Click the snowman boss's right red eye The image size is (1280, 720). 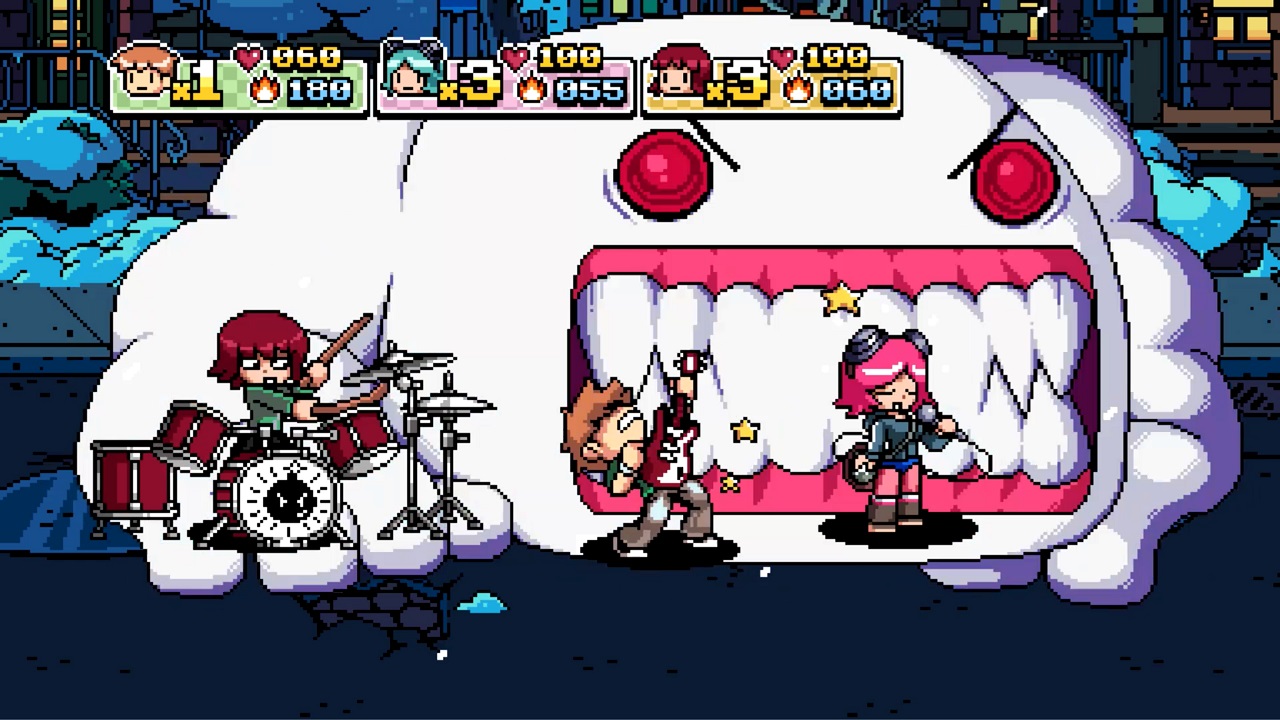pyautogui.click(x=1015, y=180)
